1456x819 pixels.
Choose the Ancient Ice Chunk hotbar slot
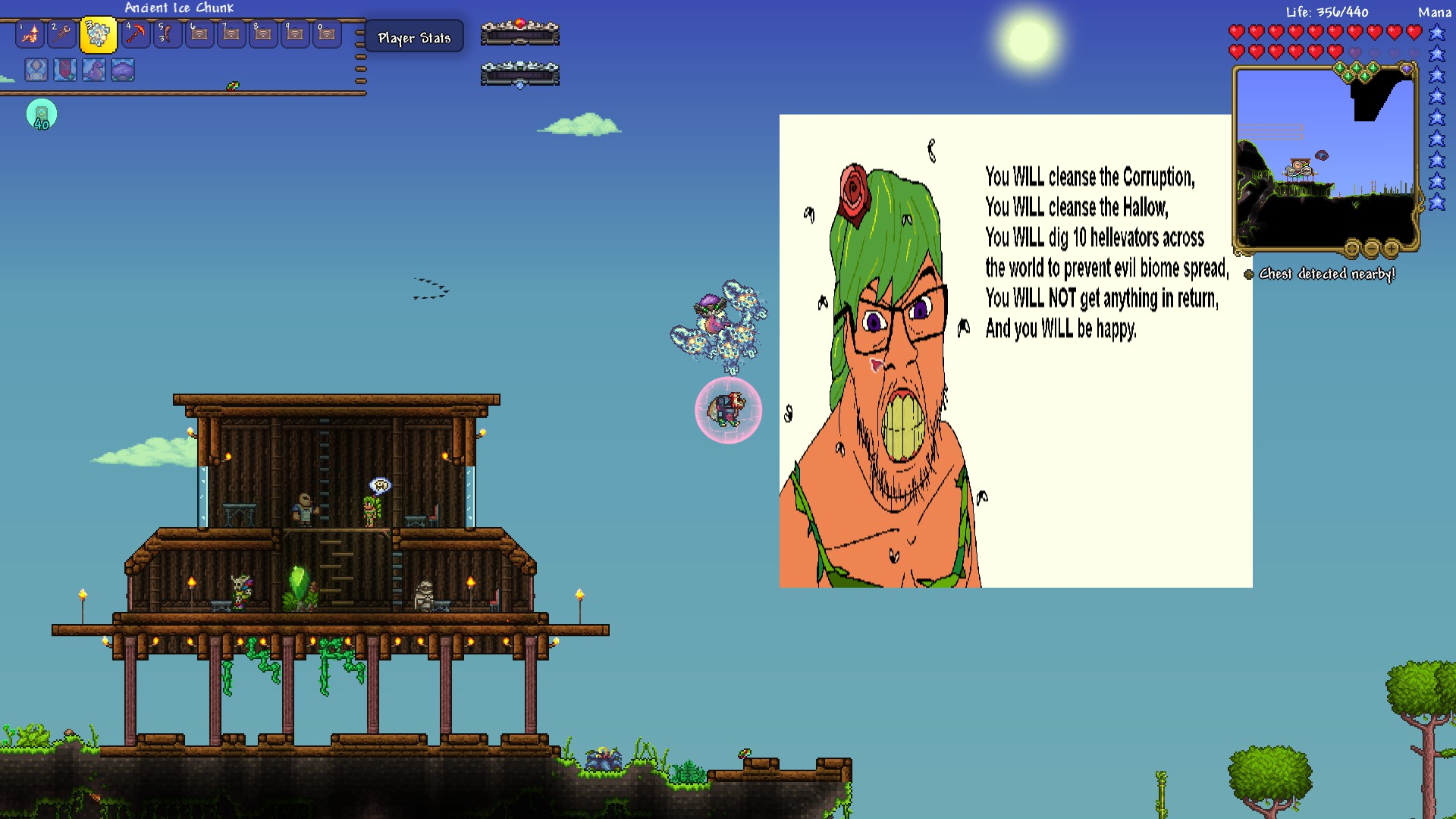point(98,35)
